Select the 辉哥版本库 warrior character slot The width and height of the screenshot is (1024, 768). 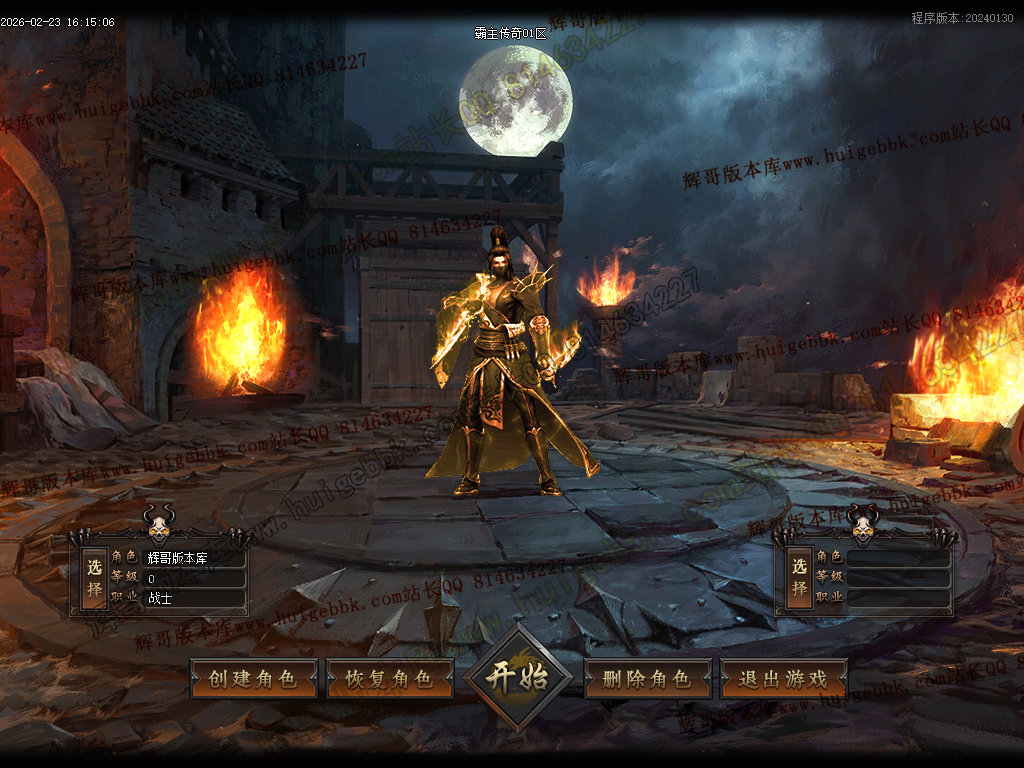pos(95,577)
